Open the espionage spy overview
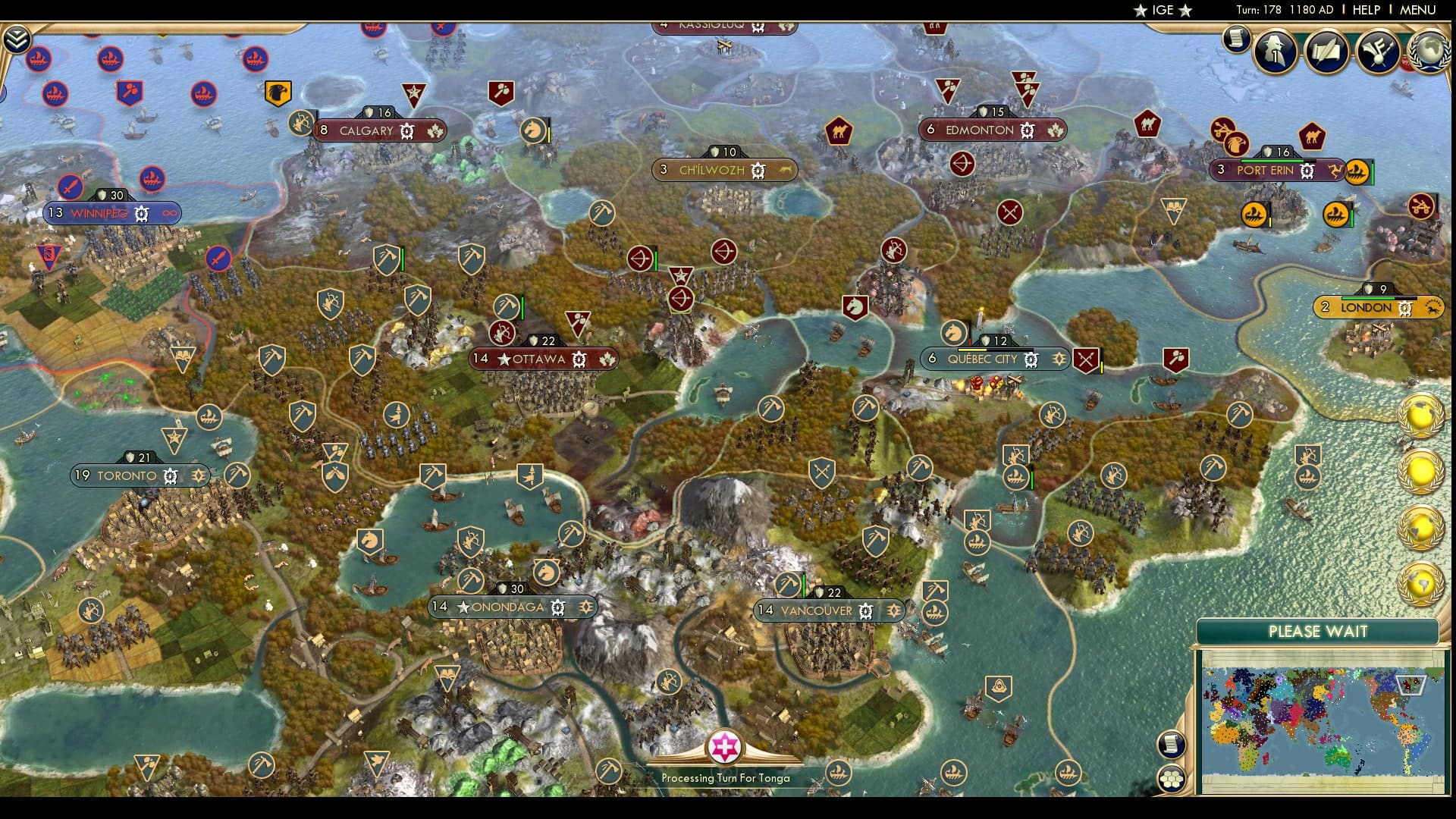1456x819 pixels. 1275,52
